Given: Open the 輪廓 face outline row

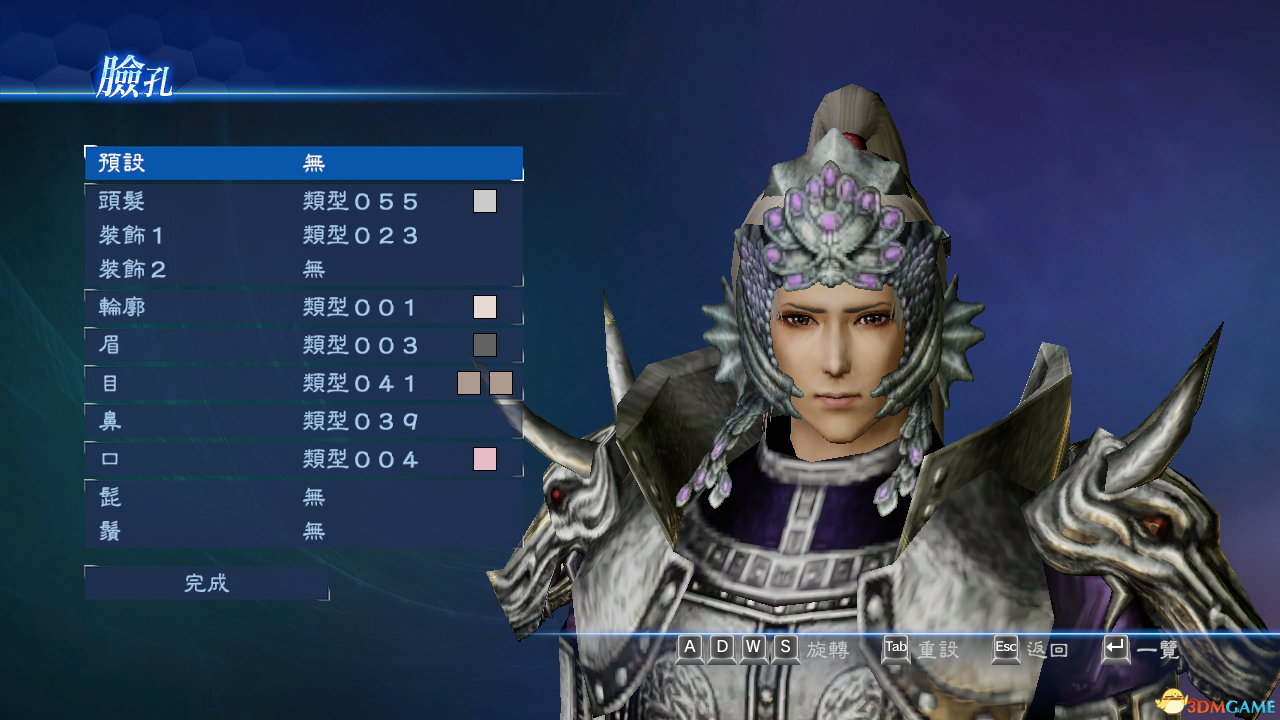Looking at the screenshot, I should [280, 307].
